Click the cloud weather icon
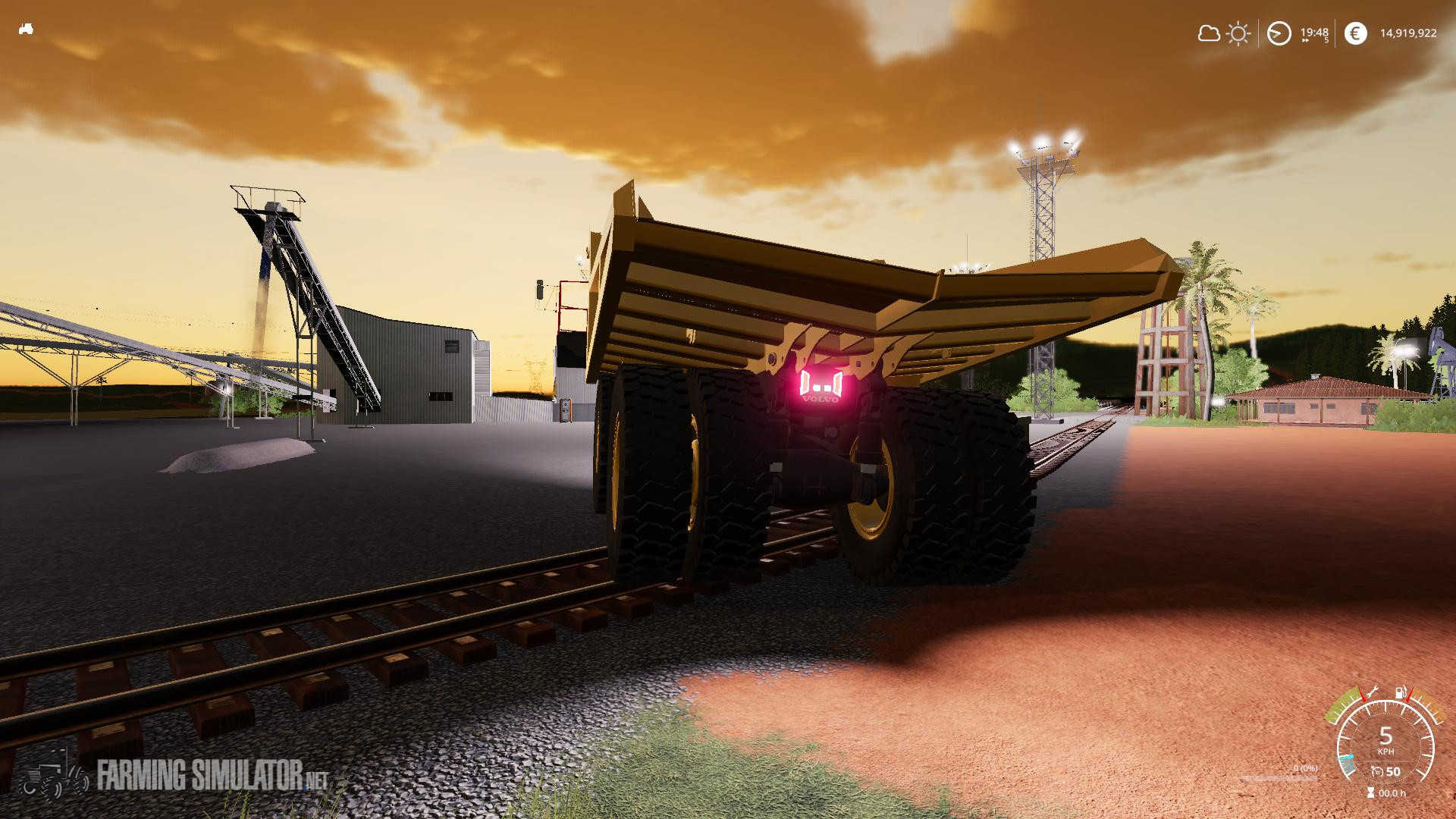1456x819 pixels. (1209, 33)
